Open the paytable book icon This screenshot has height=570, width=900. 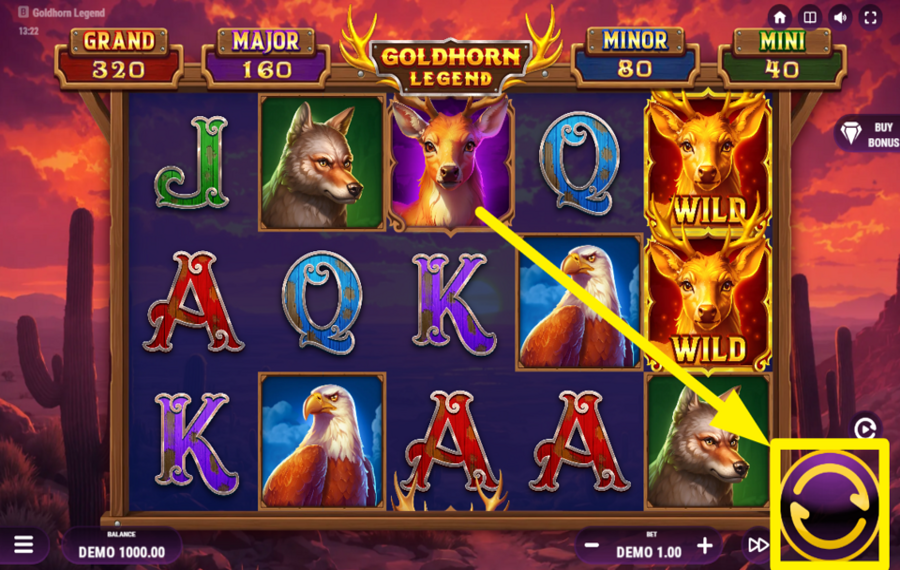(x=810, y=17)
